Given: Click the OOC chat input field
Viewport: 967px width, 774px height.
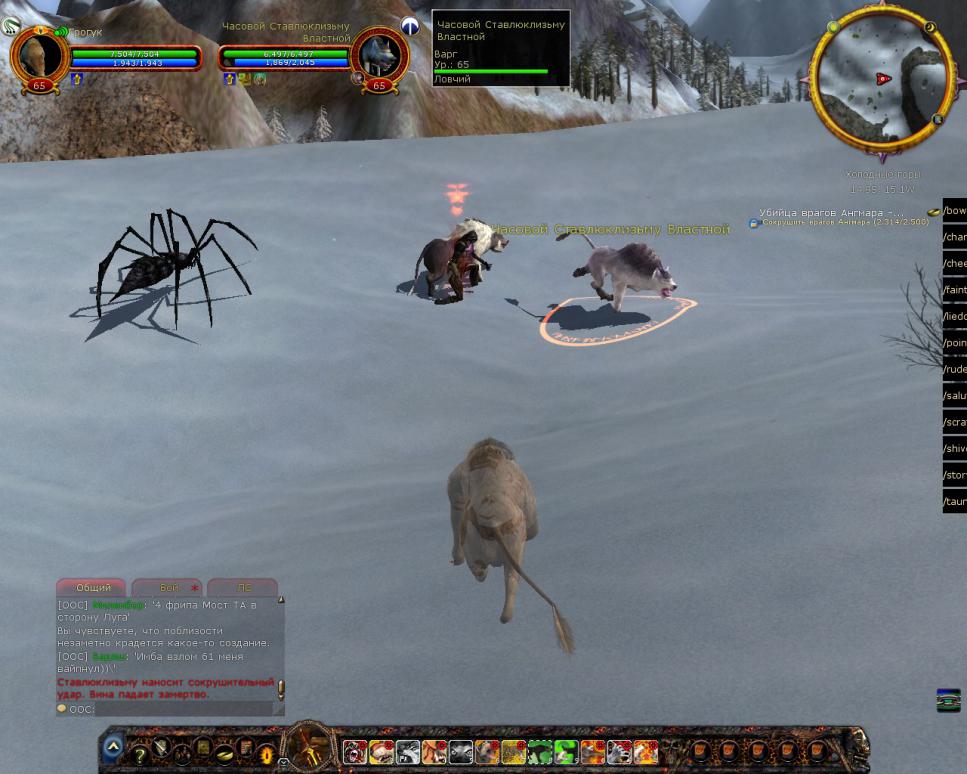Looking at the screenshot, I should click(180, 709).
